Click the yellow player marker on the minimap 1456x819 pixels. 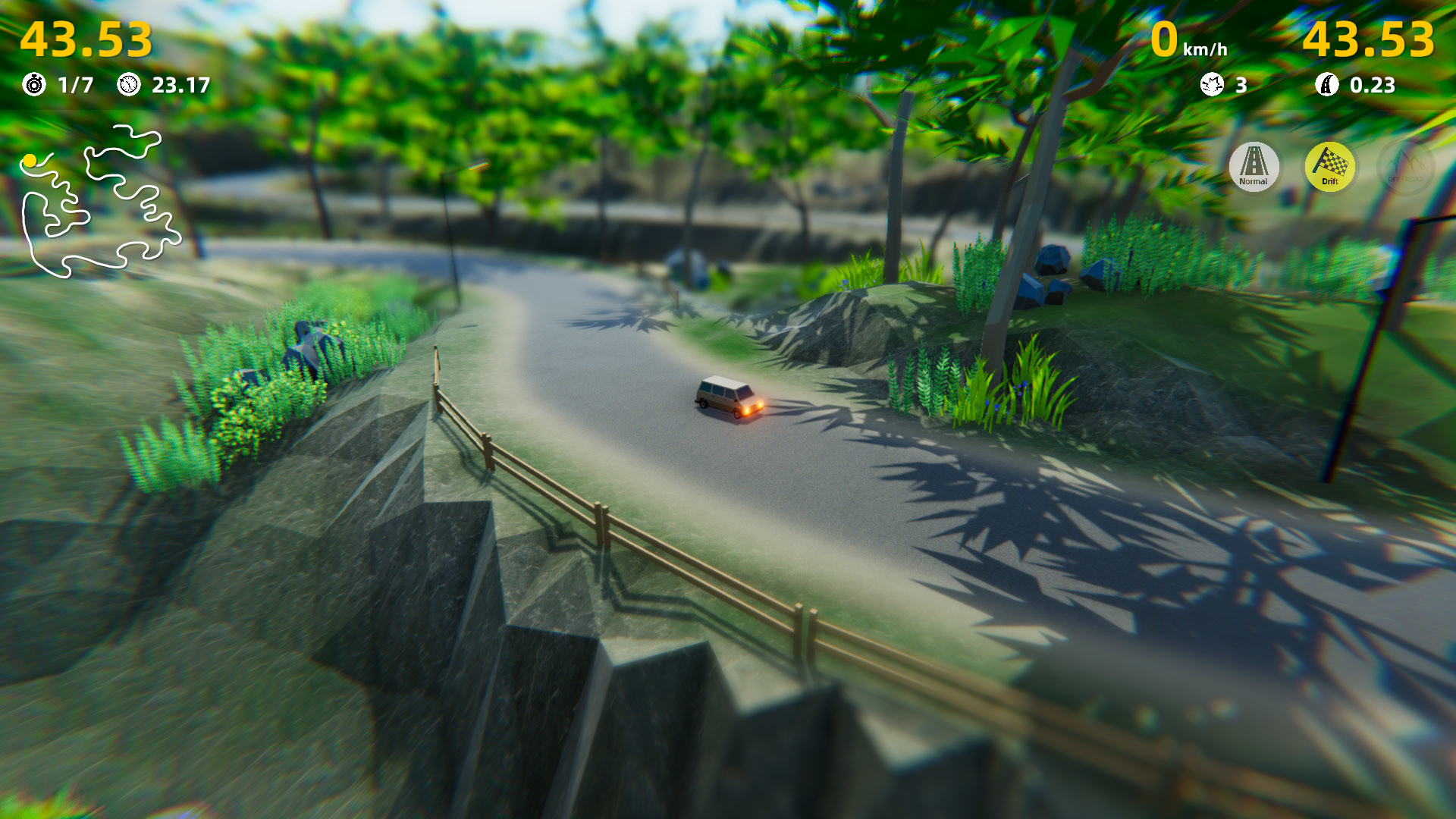30,160
